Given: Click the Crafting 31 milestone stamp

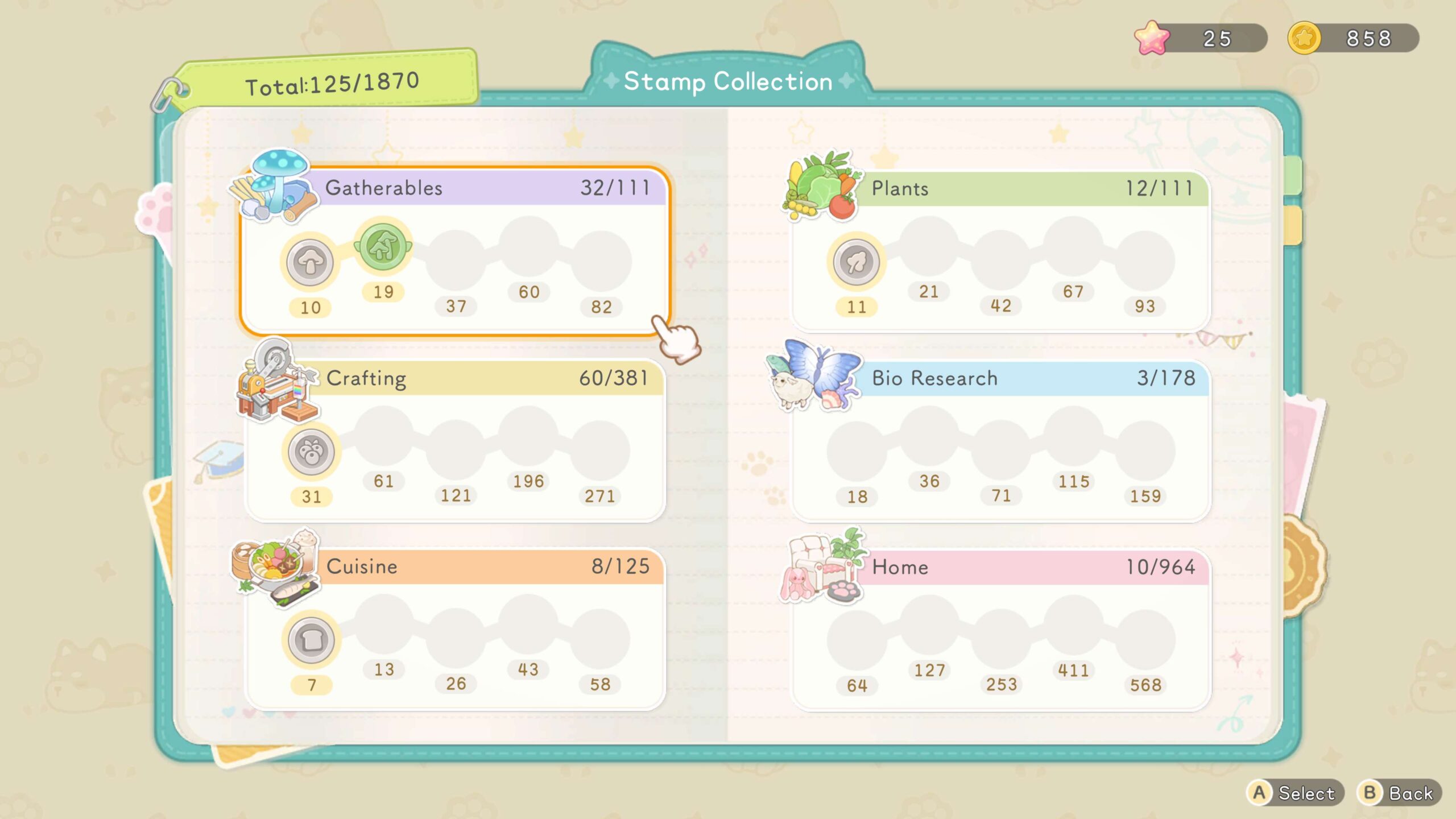Looking at the screenshot, I should click(x=311, y=452).
